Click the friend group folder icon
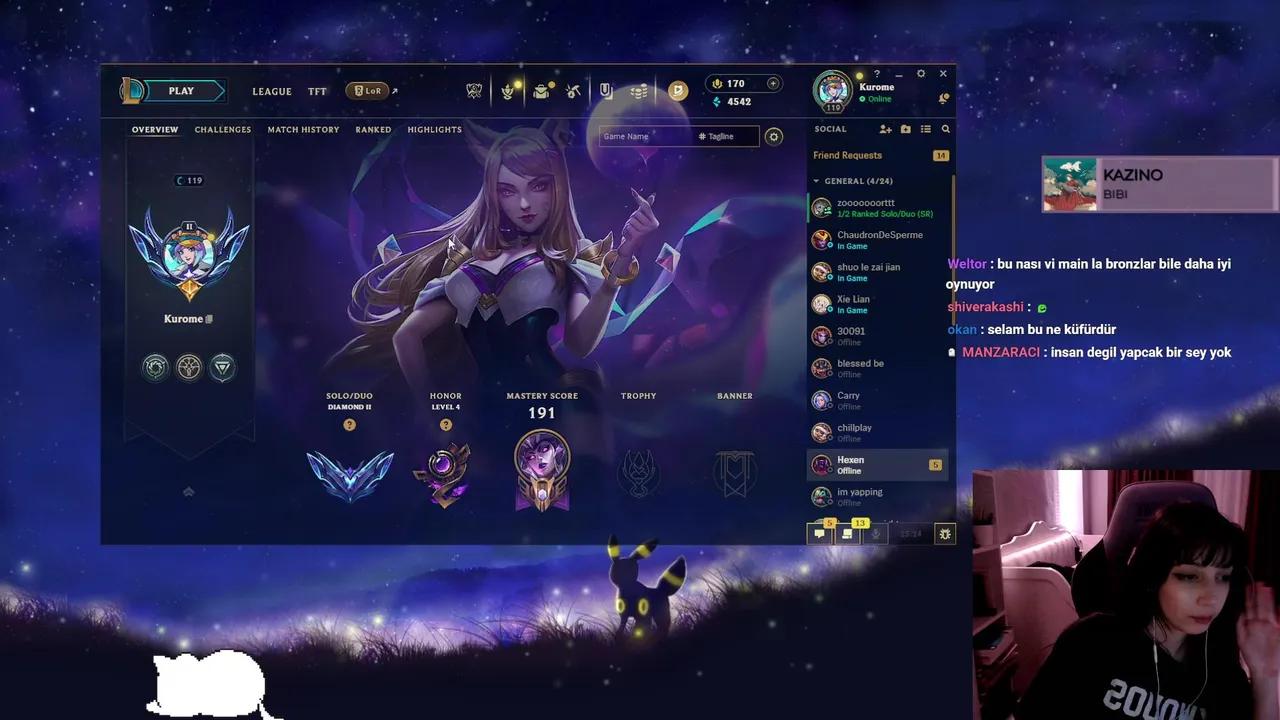The width and height of the screenshot is (1280, 720). [x=906, y=129]
